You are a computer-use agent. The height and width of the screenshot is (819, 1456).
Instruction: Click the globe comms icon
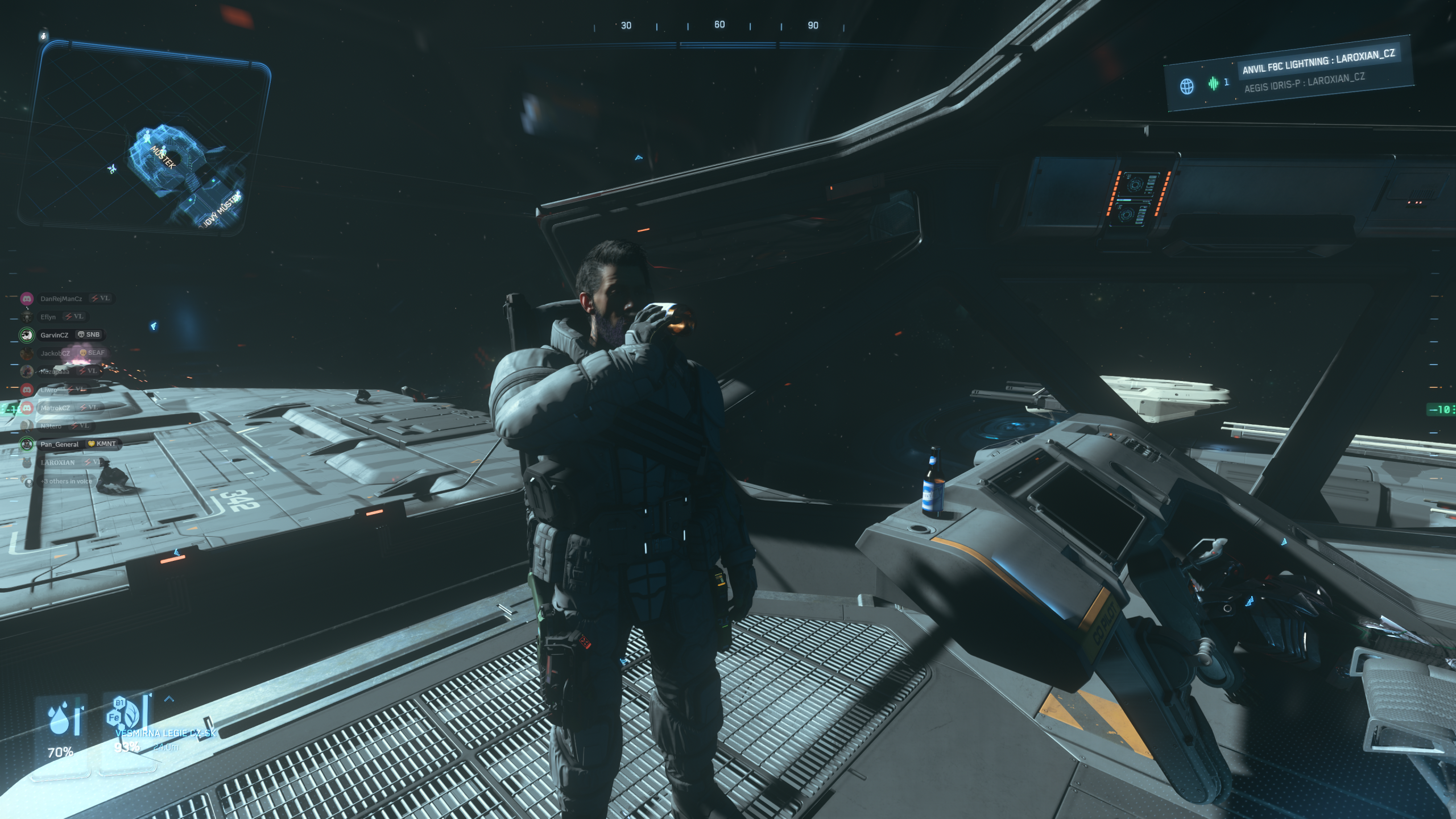click(1186, 86)
